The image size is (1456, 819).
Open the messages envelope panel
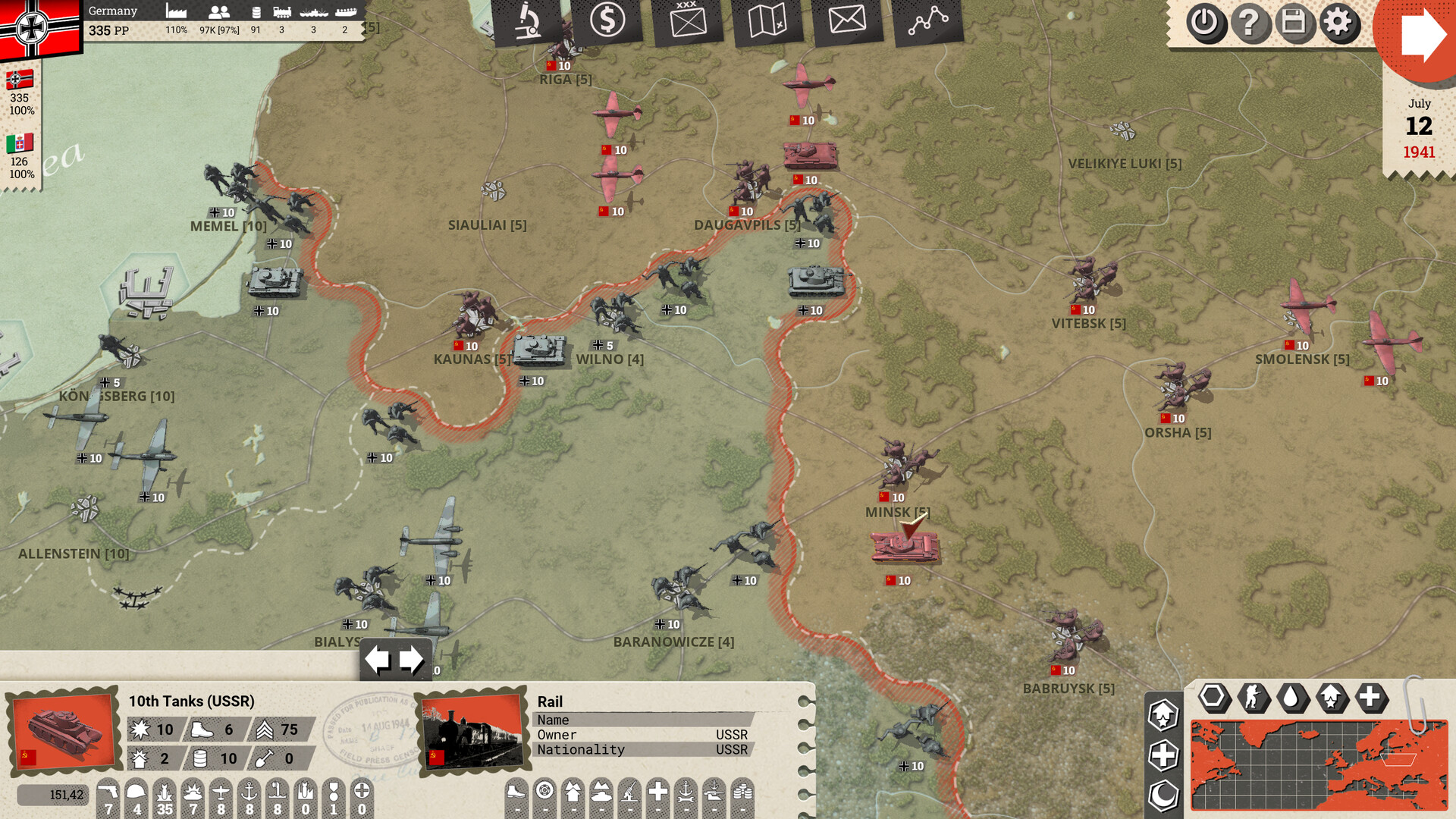[847, 19]
